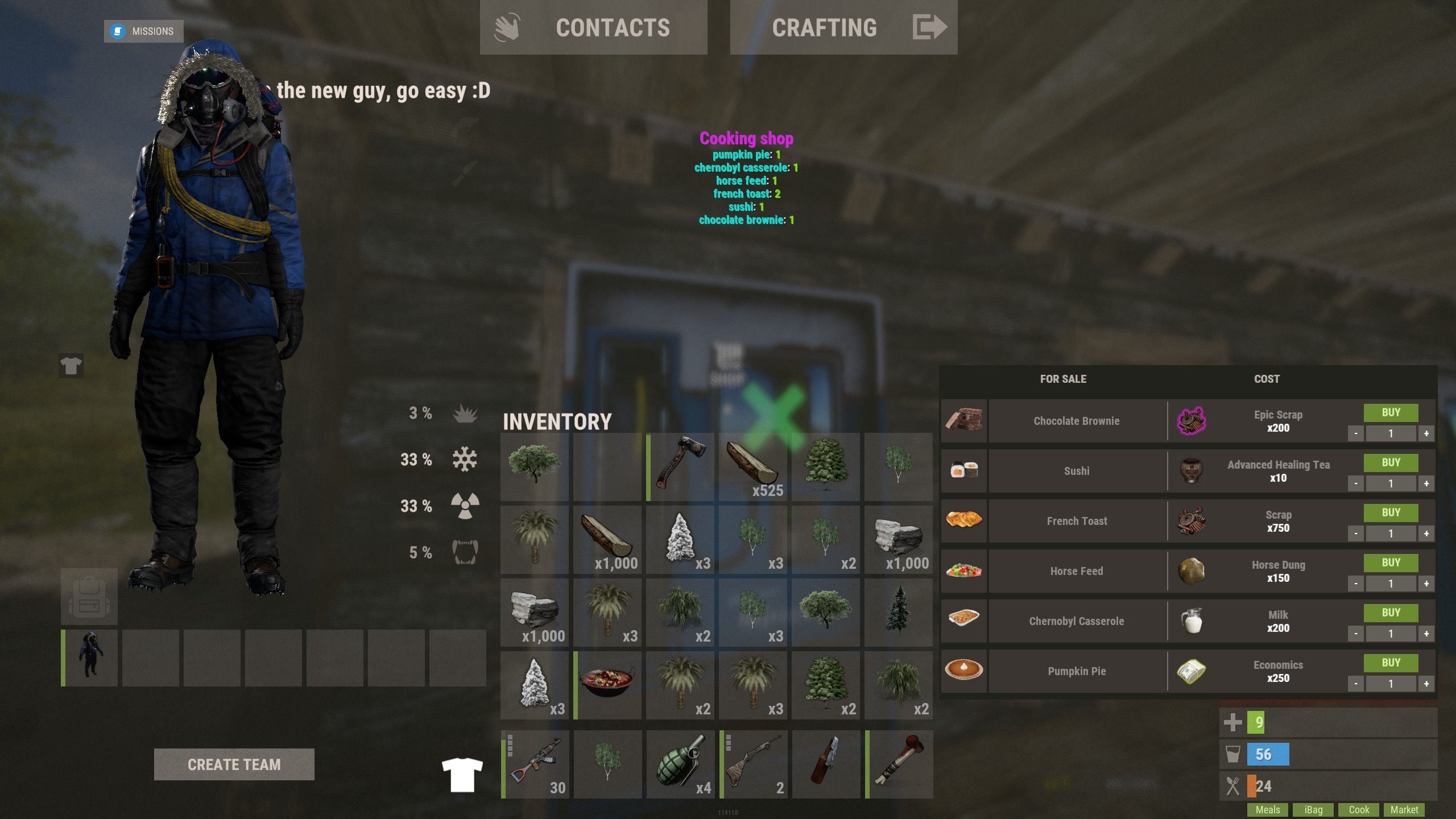The width and height of the screenshot is (1456, 819).
Task: Open the Market tab at bottom right
Action: click(1405, 809)
